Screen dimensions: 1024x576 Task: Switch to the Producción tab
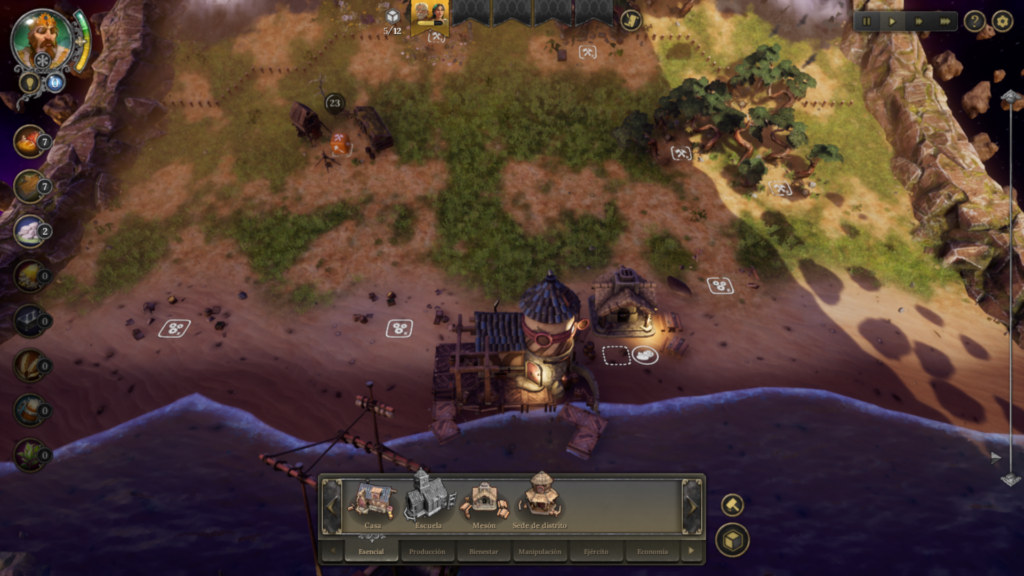(x=427, y=551)
